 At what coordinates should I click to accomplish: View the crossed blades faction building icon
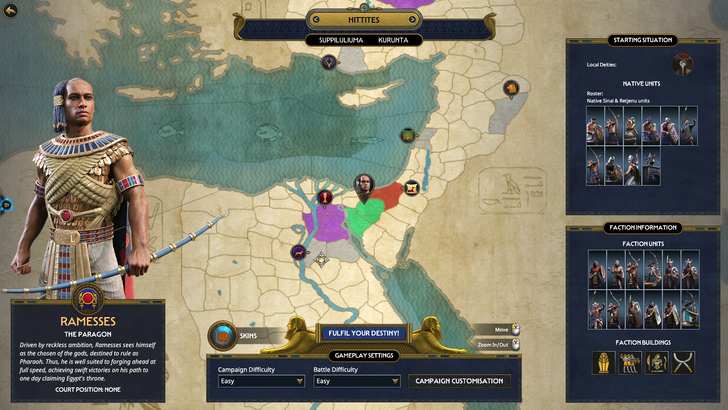(x=681, y=365)
